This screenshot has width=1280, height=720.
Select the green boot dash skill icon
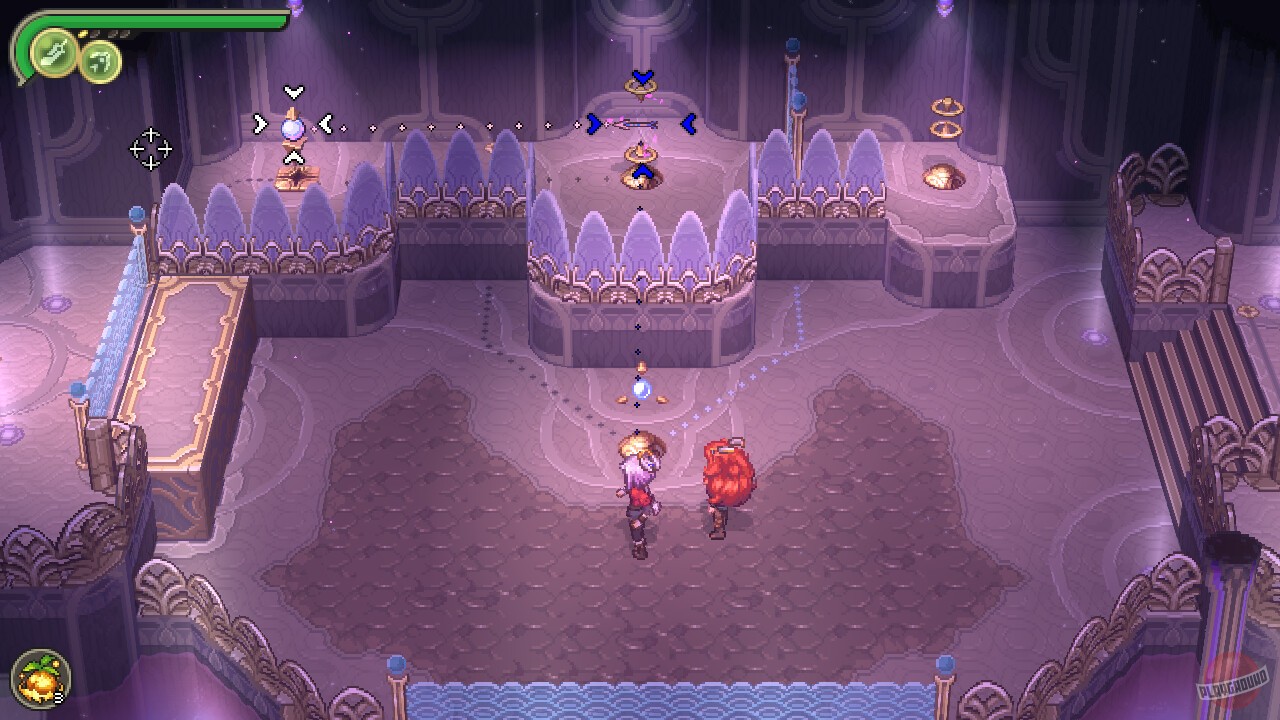pos(52,55)
